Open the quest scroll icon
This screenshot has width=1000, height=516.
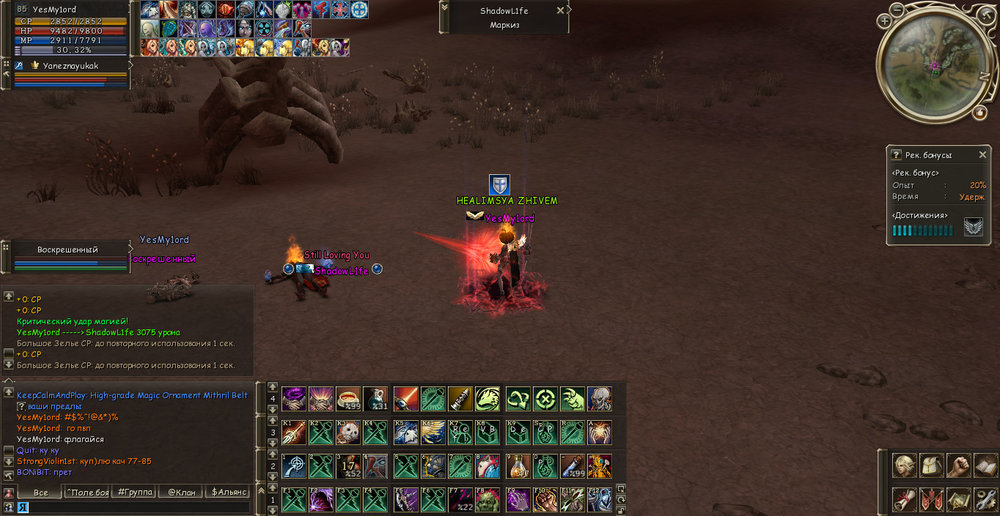tap(905, 498)
